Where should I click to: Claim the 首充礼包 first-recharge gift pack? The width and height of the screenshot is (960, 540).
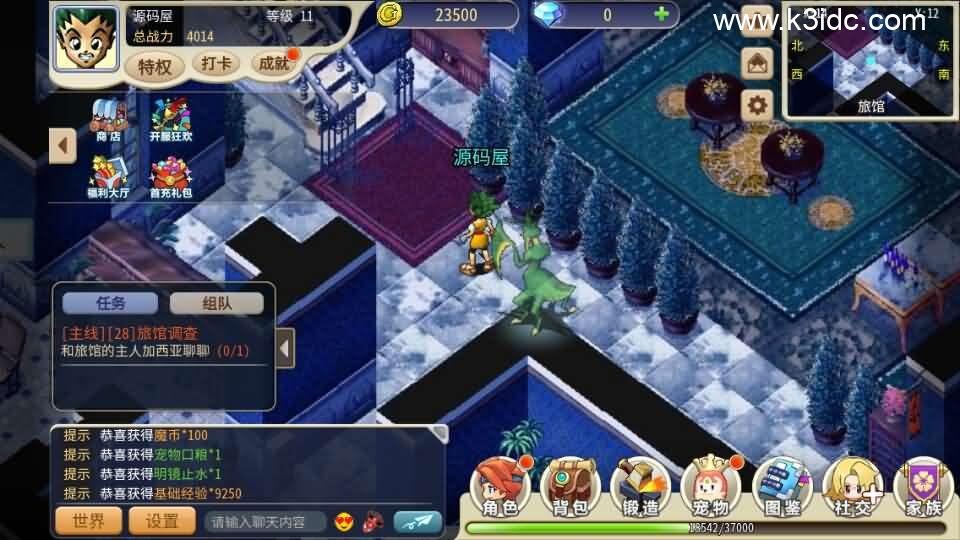pos(170,178)
